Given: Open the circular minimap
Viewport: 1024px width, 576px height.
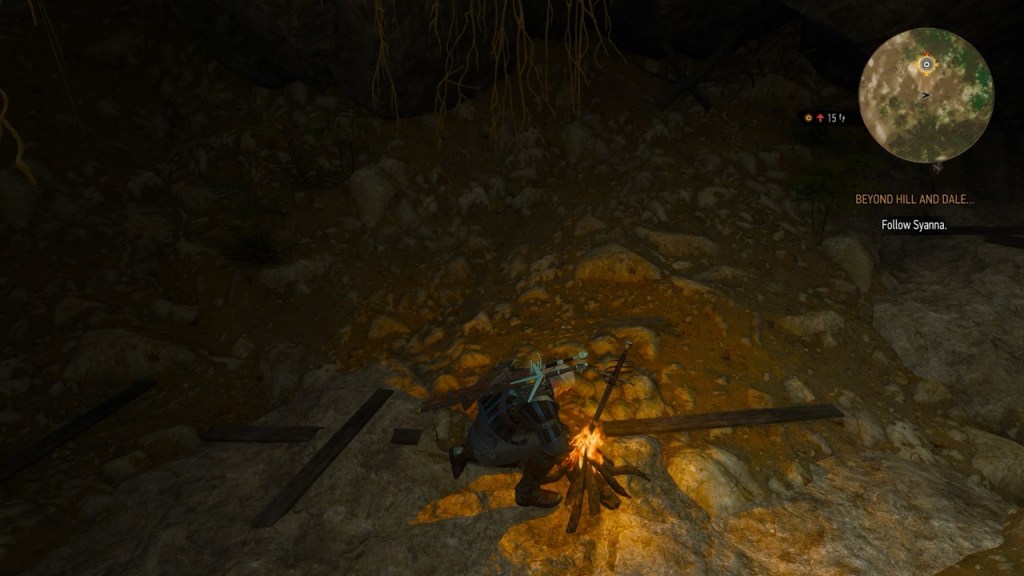Looking at the screenshot, I should pyautogui.click(x=925, y=96).
